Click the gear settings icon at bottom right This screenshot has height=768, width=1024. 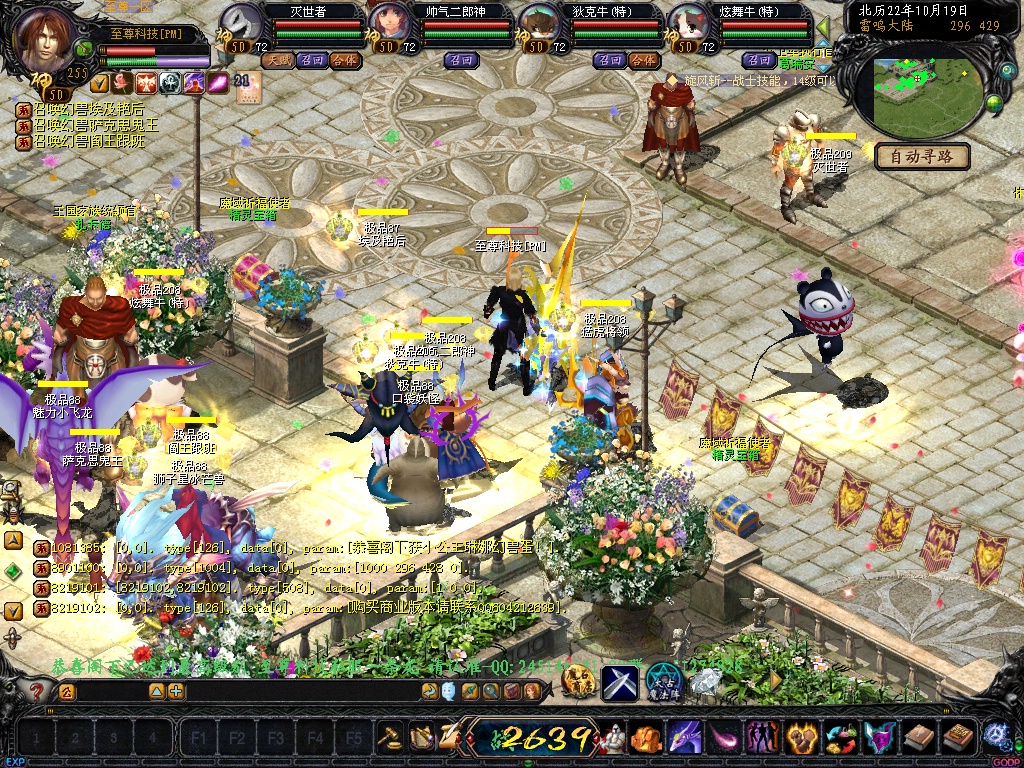(x=994, y=736)
